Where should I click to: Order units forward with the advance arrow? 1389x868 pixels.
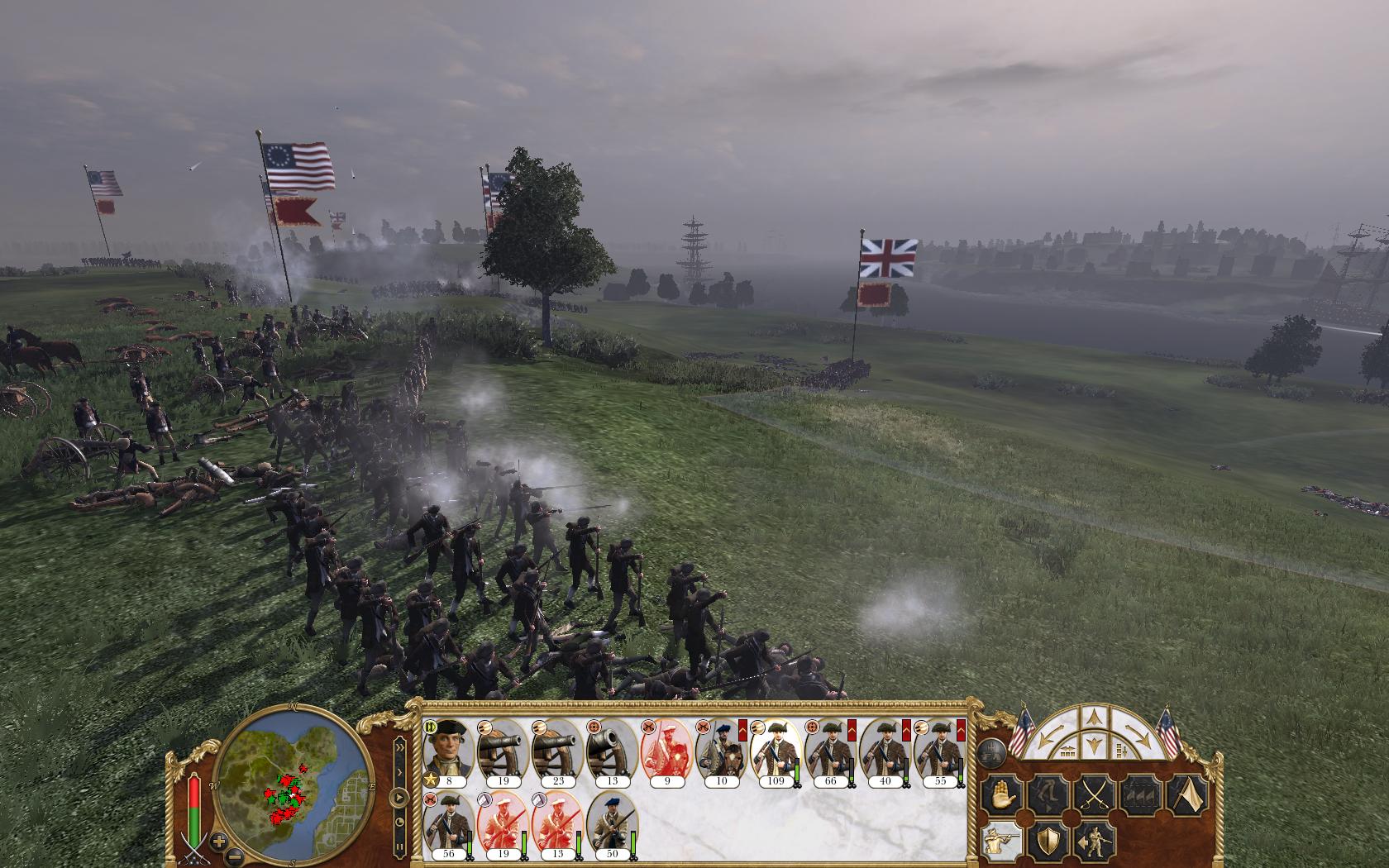[1092, 718]
